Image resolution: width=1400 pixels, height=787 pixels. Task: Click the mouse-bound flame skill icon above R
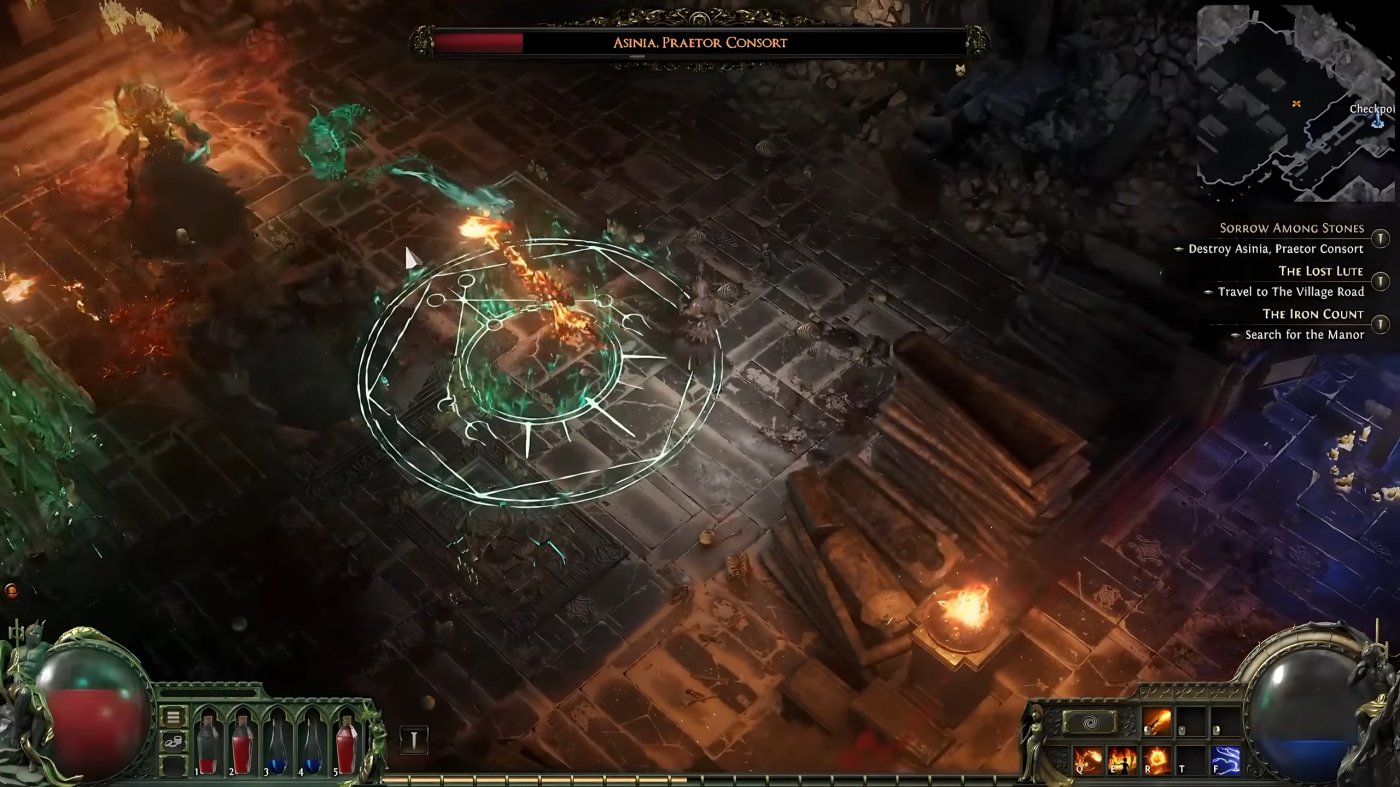[1156, 722]
